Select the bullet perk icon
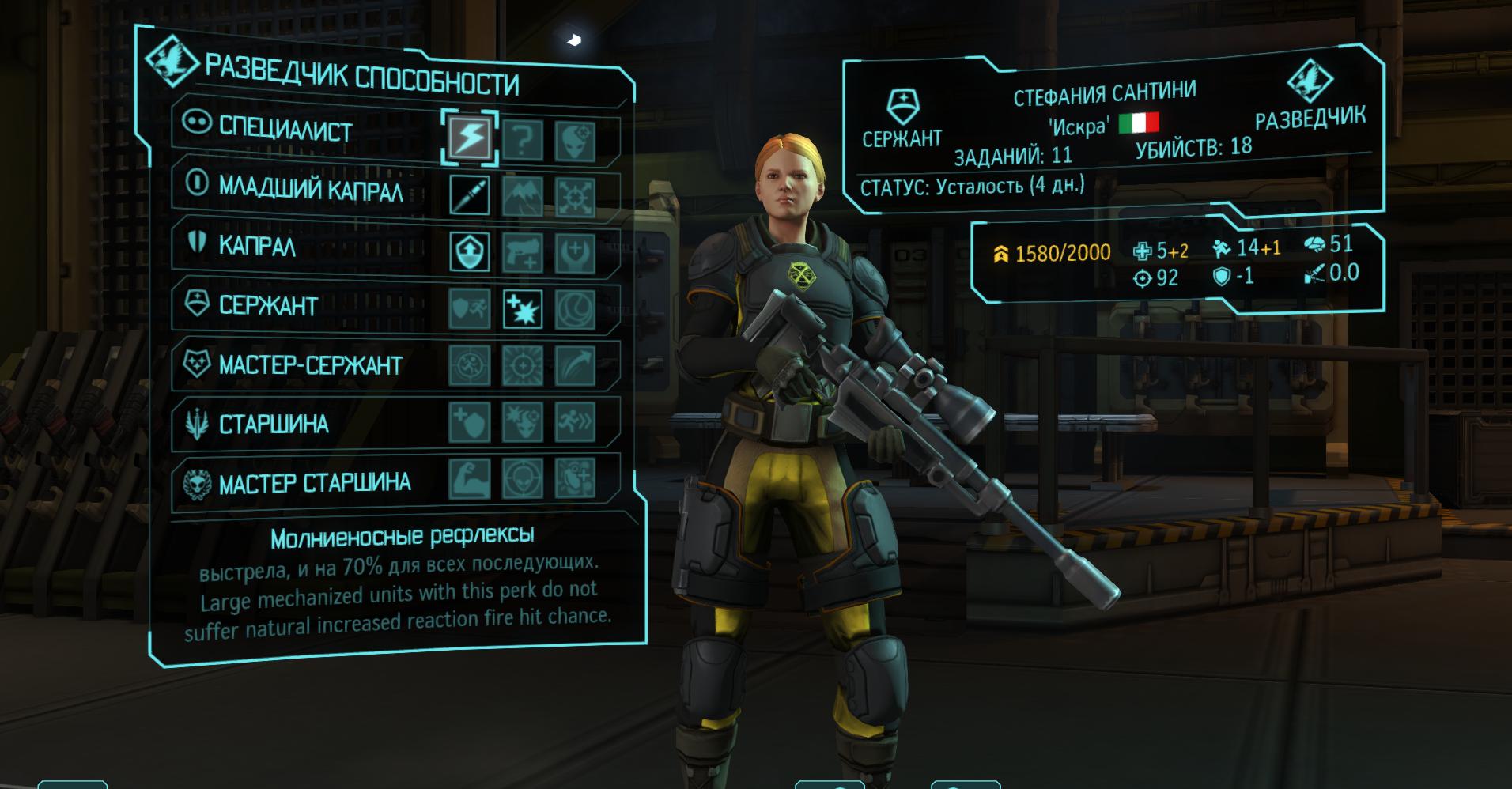The height and width of the screenshot is (789, 1512). pyautogui.click(x=470, y=194)
